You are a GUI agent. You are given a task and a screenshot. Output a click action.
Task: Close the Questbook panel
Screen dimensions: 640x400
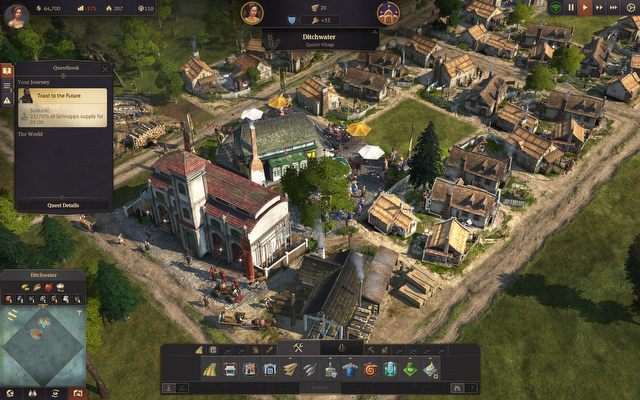105,70
